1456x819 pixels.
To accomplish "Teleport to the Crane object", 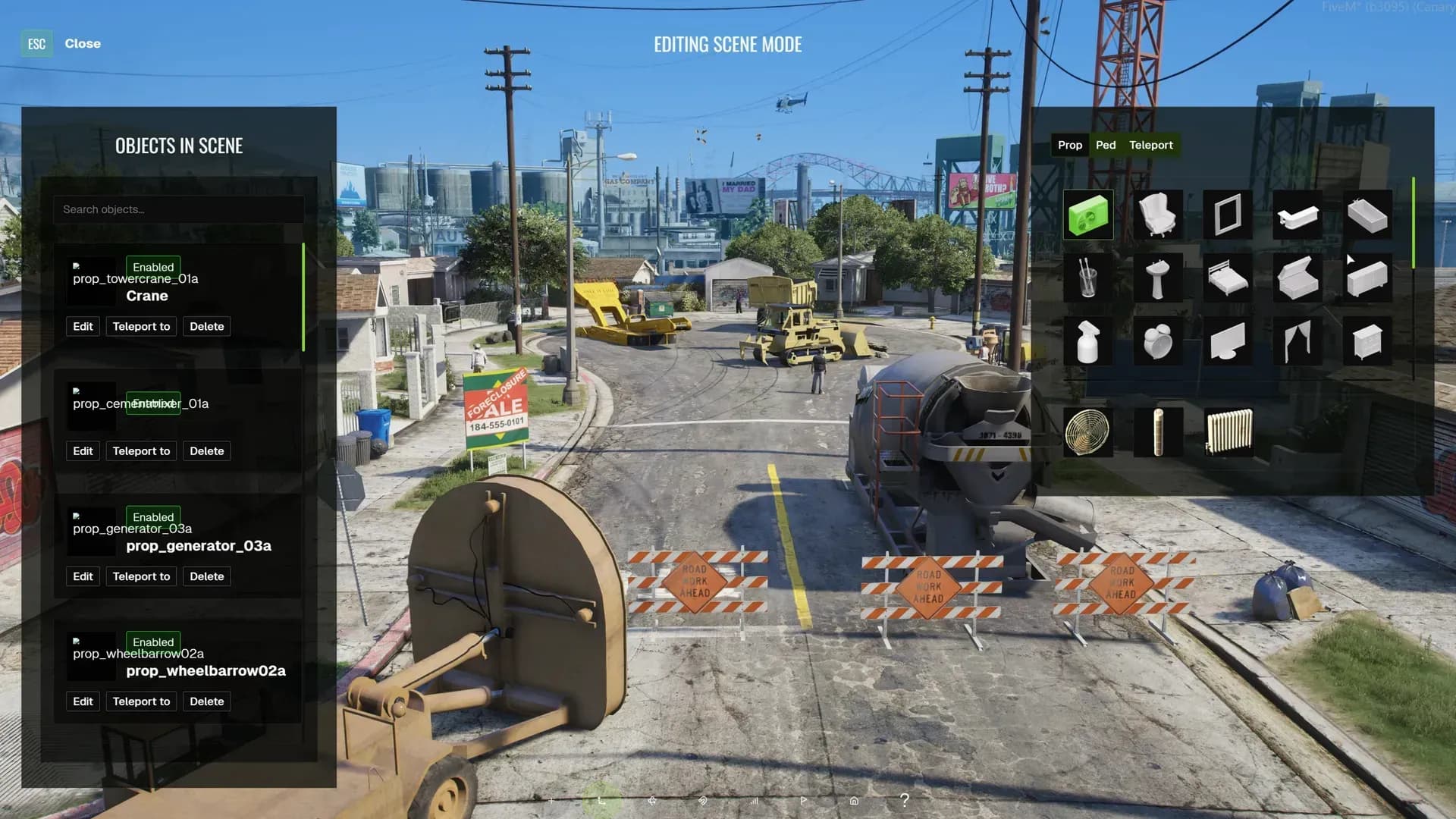I will pos(141,327).
